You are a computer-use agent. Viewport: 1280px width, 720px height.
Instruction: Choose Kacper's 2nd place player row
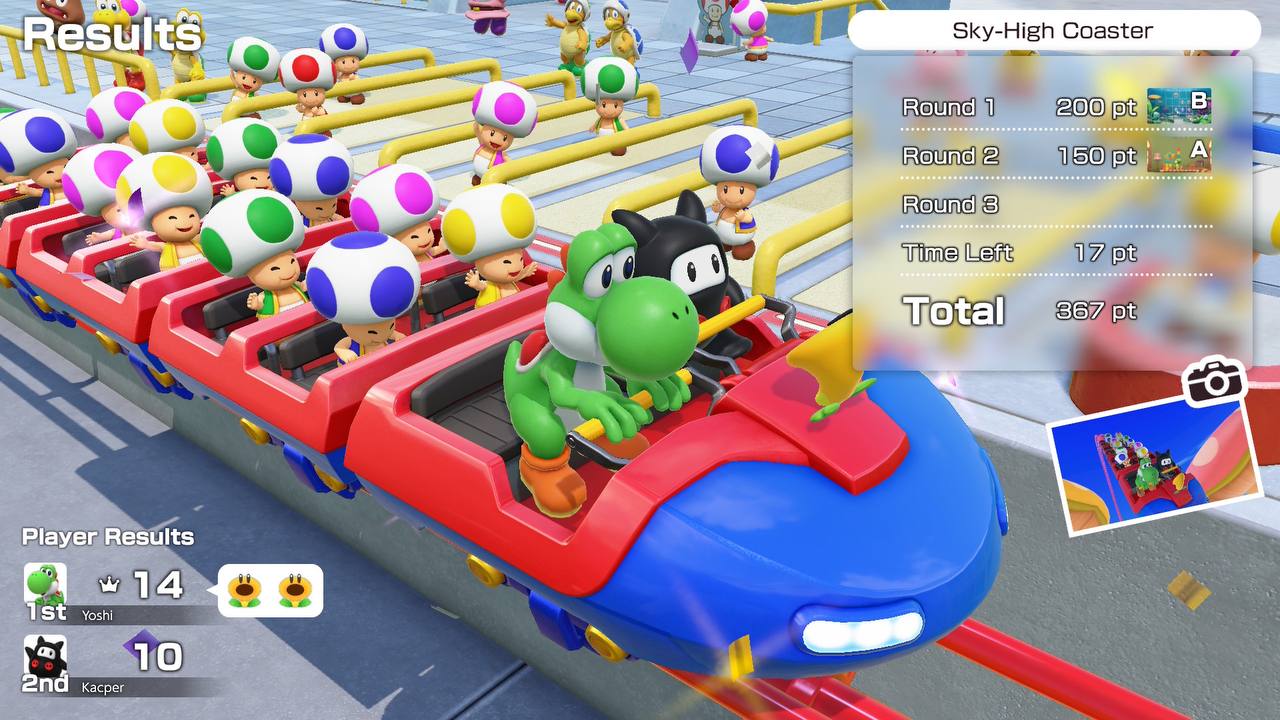(x=120, y=664)
